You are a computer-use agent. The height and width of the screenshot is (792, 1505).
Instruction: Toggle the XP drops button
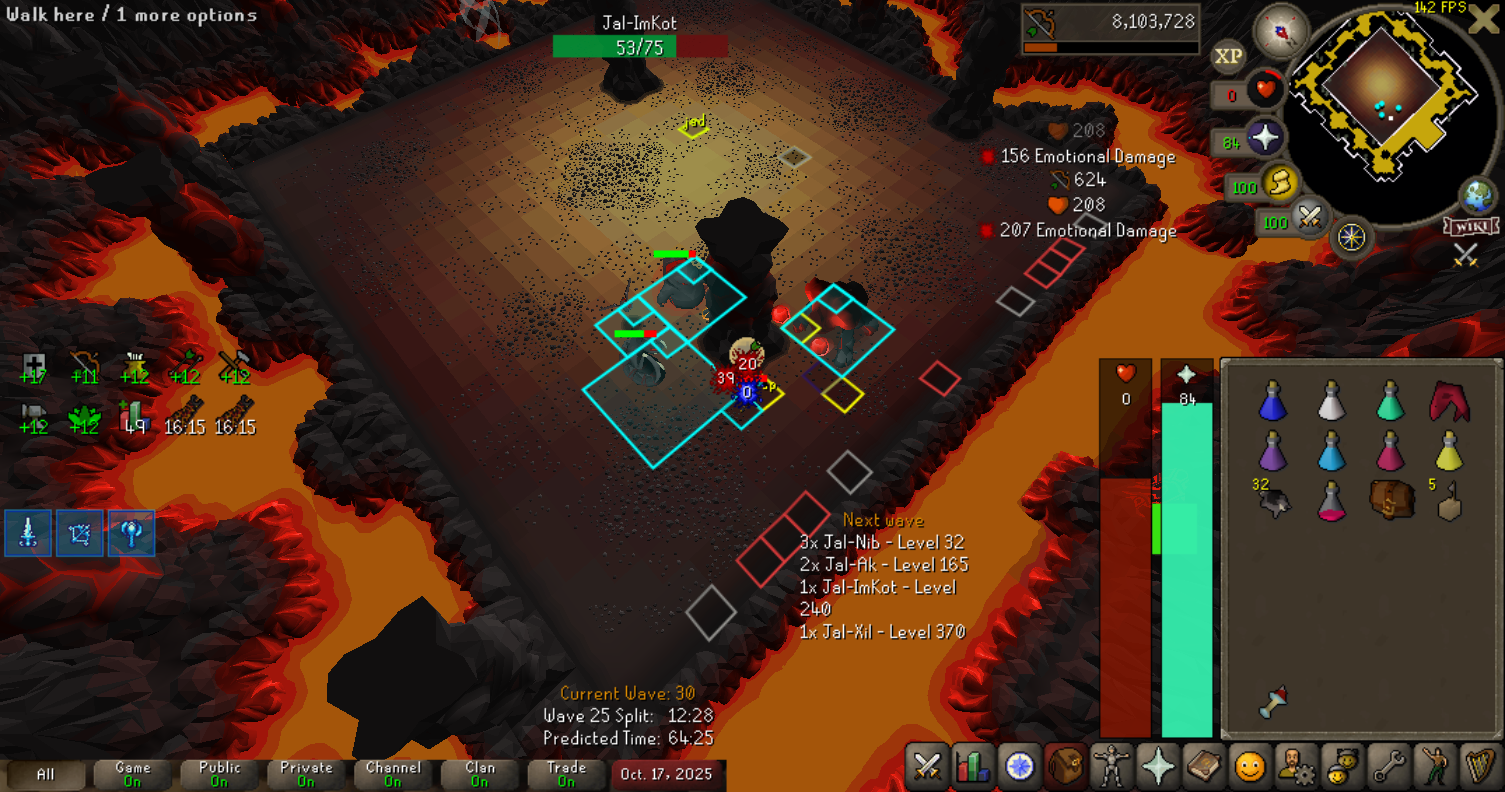point(1229,57)
